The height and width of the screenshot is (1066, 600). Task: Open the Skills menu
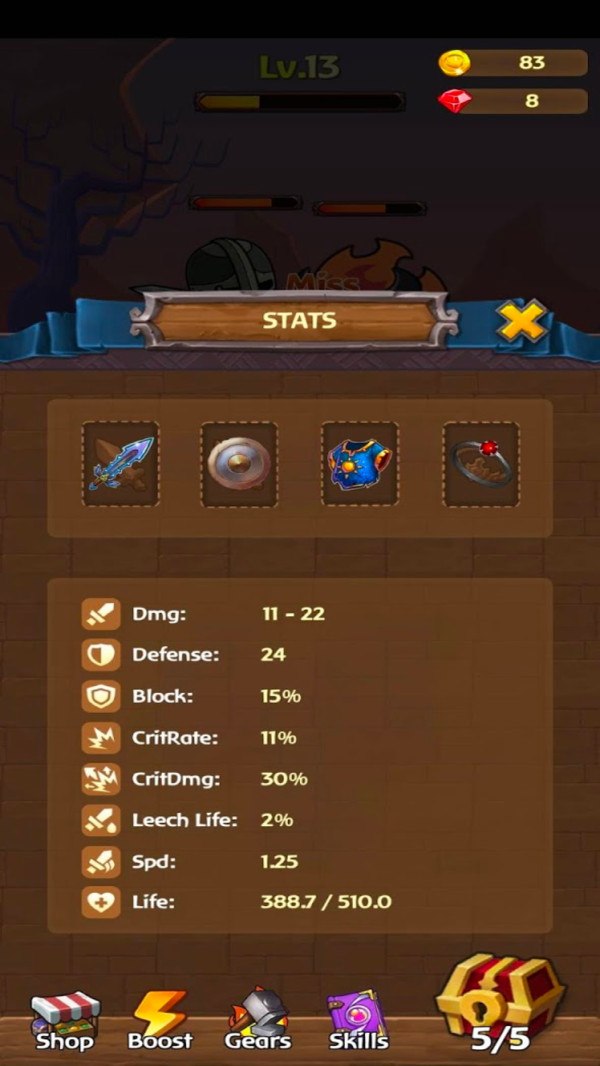pyautogui.click(x=358, y=1020)
